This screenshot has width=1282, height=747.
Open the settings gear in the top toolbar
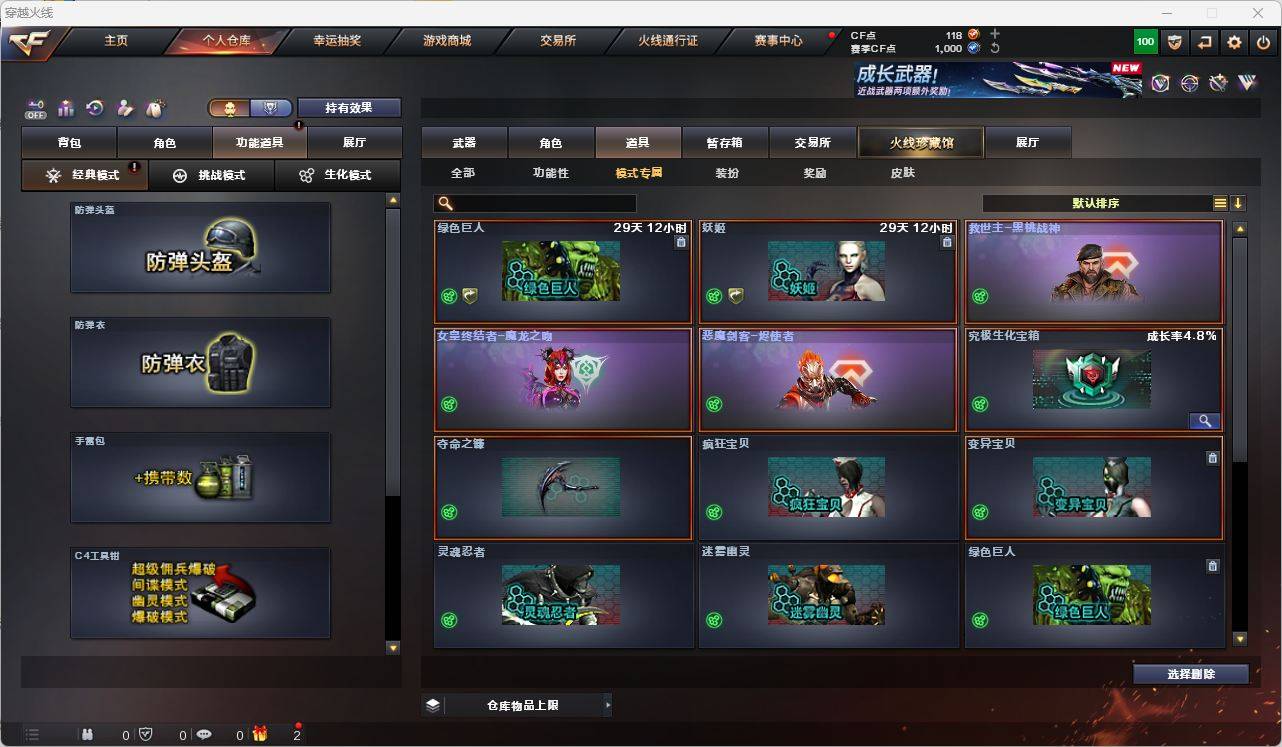click(x=1234, y=41)
